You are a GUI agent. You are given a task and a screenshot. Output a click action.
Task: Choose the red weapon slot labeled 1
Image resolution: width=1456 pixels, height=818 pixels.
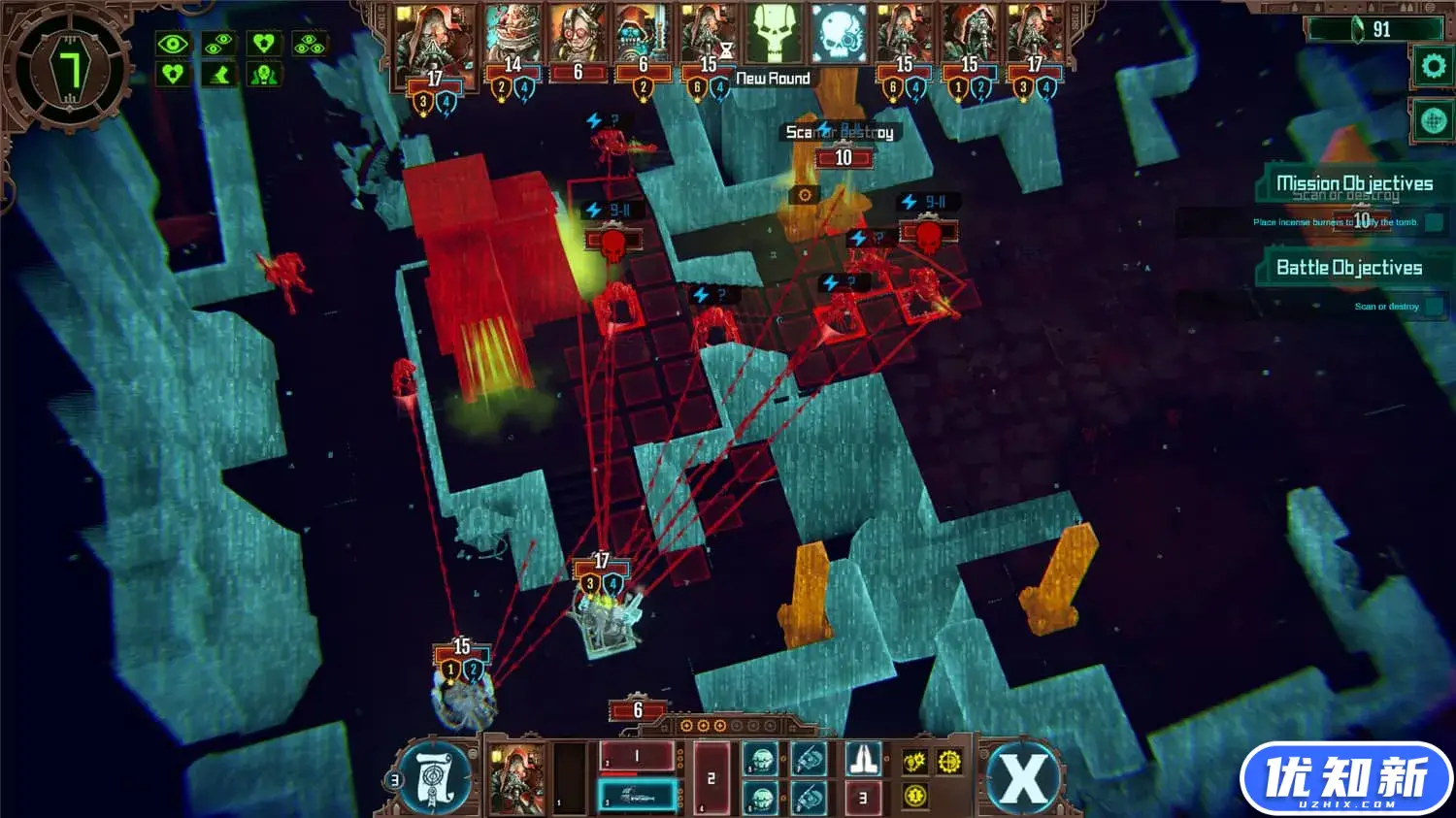(636, 757)
